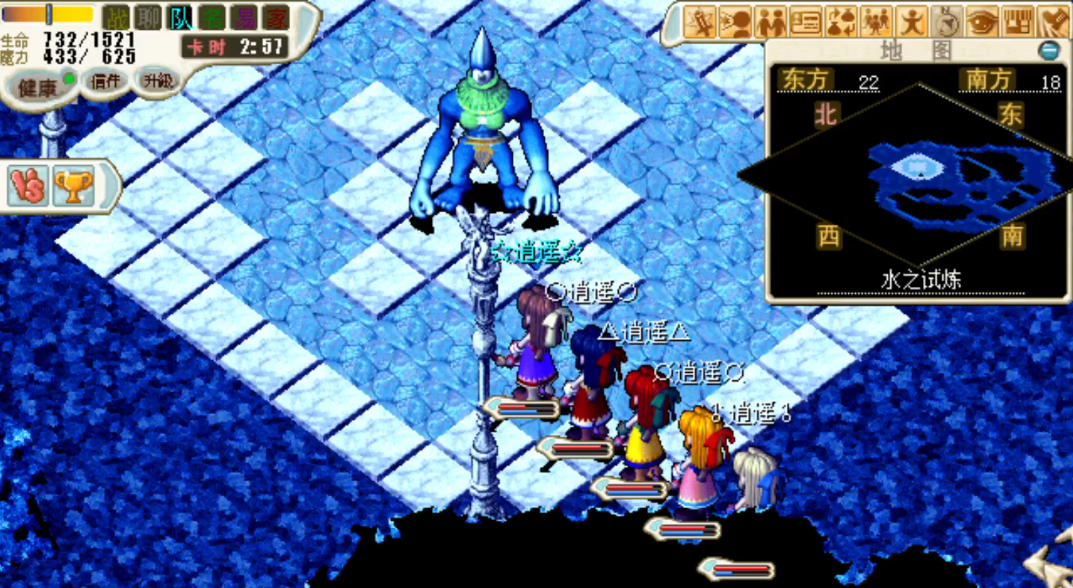The height and width of the screenshot is (588, 1073).
Task: Select the two-people holding hands icon
Action: coord(772,20)
